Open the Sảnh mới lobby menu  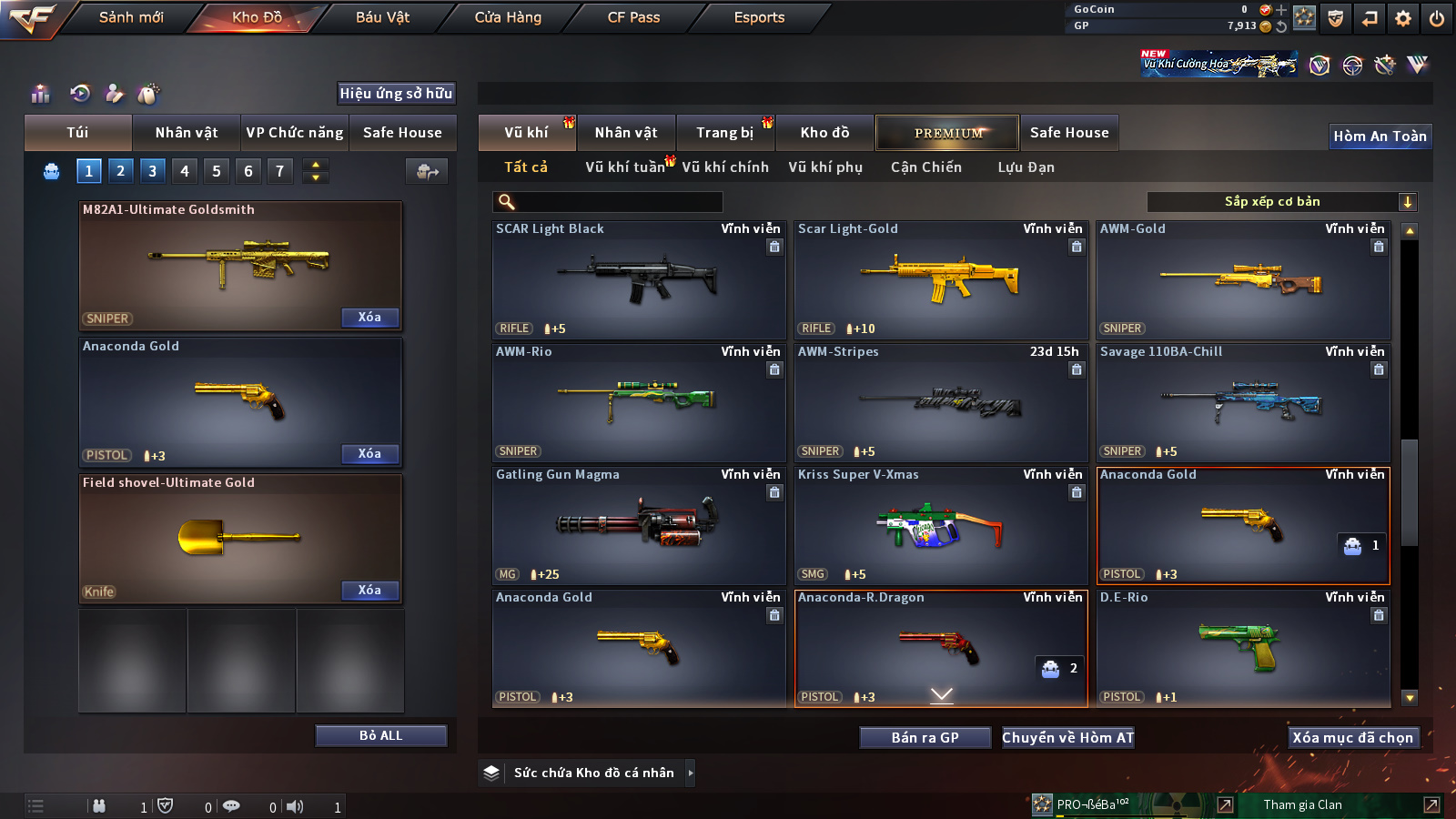(131, 17)
